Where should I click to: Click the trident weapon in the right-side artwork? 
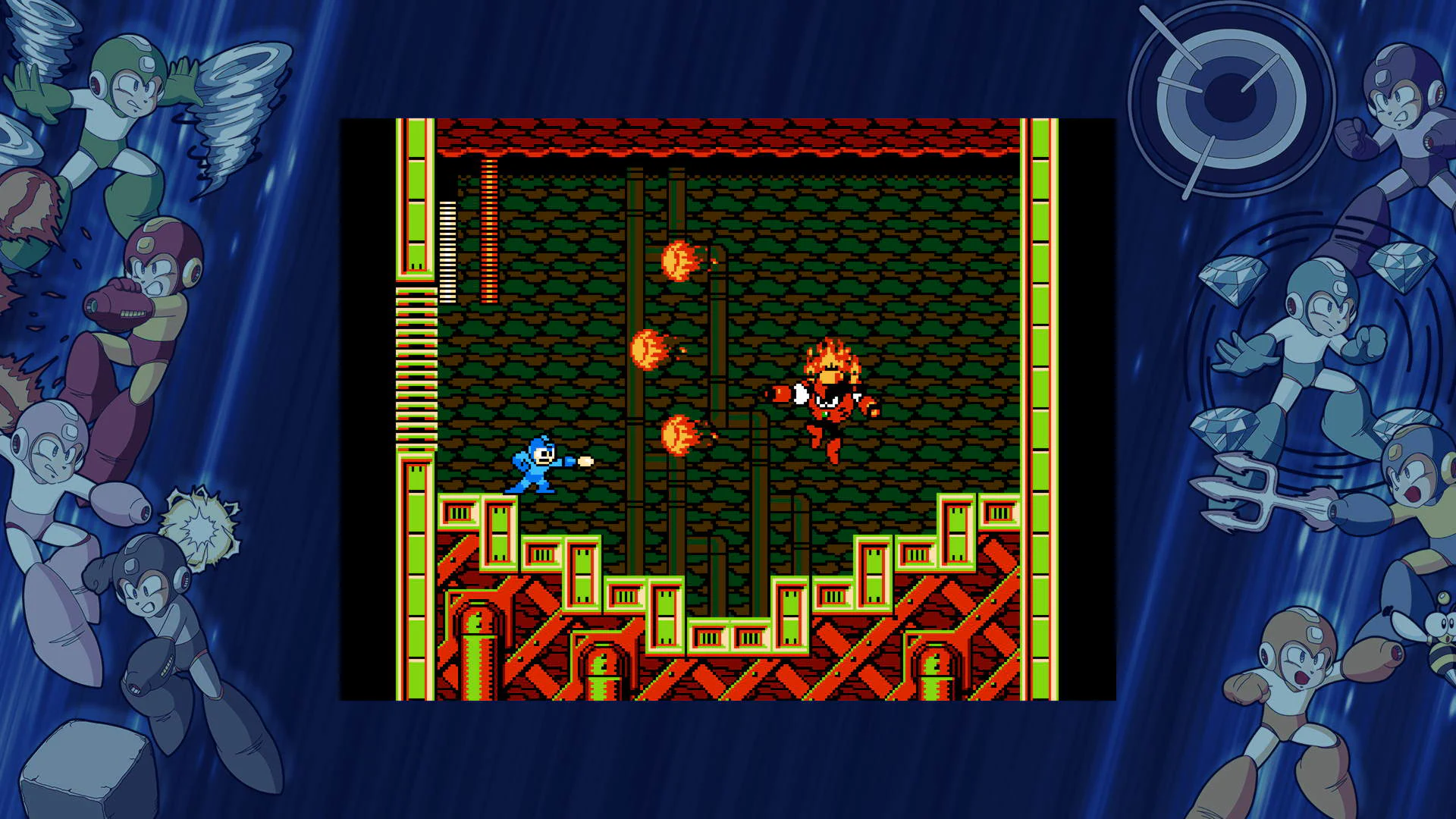coord(1255,489)
